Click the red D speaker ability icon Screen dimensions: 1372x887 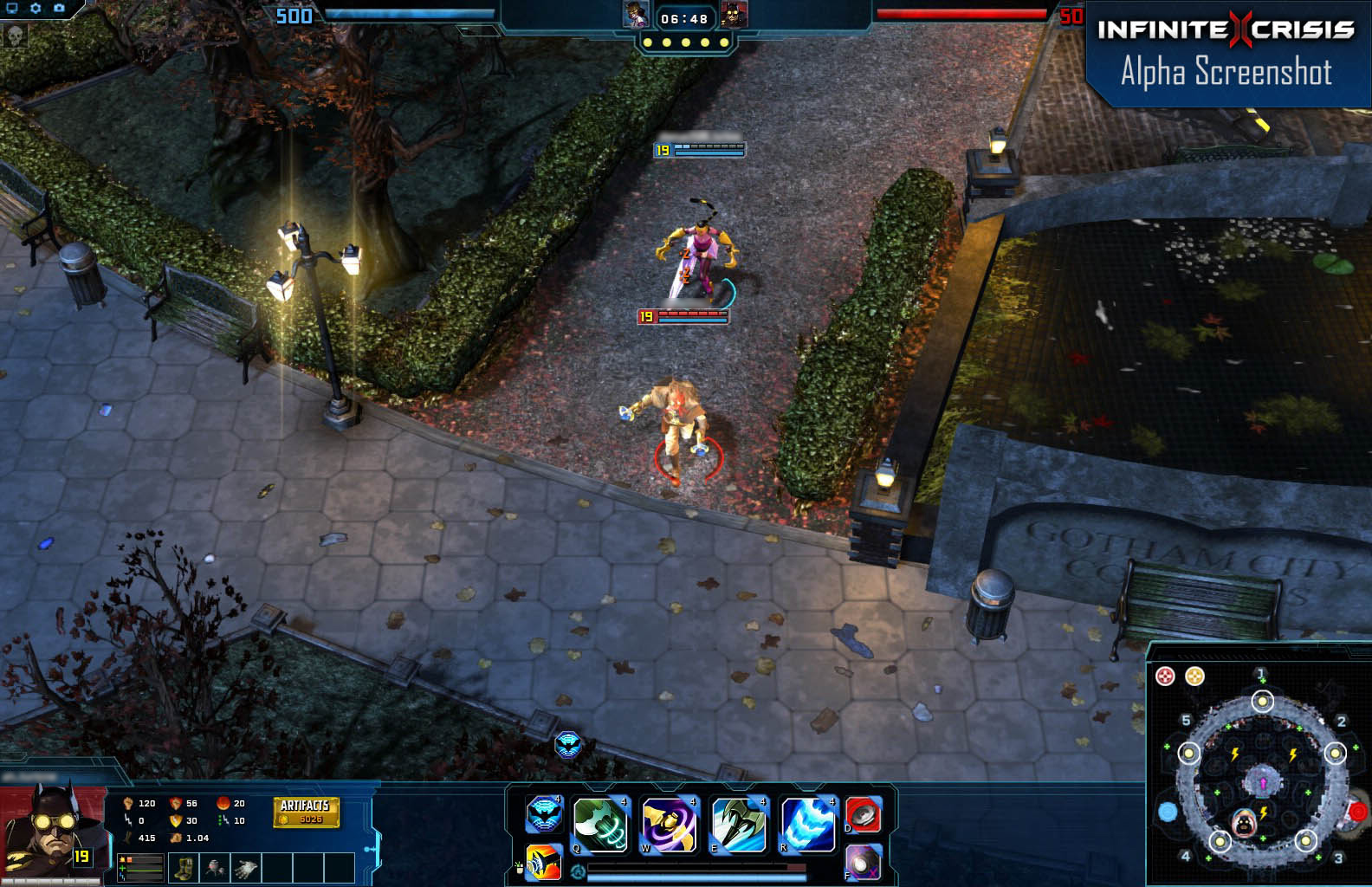click(862, 815)
